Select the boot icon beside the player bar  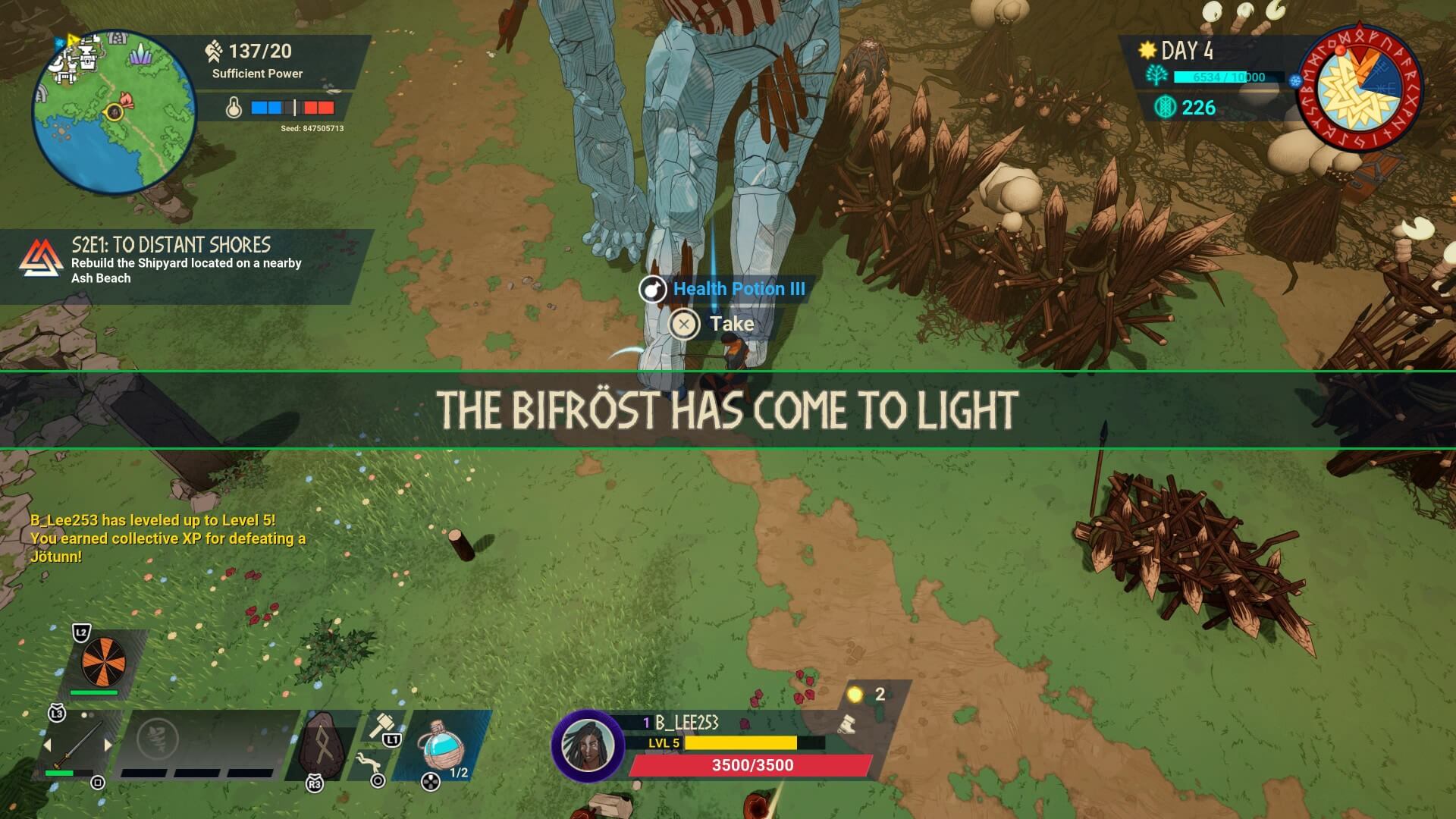(x=847, y=723)
